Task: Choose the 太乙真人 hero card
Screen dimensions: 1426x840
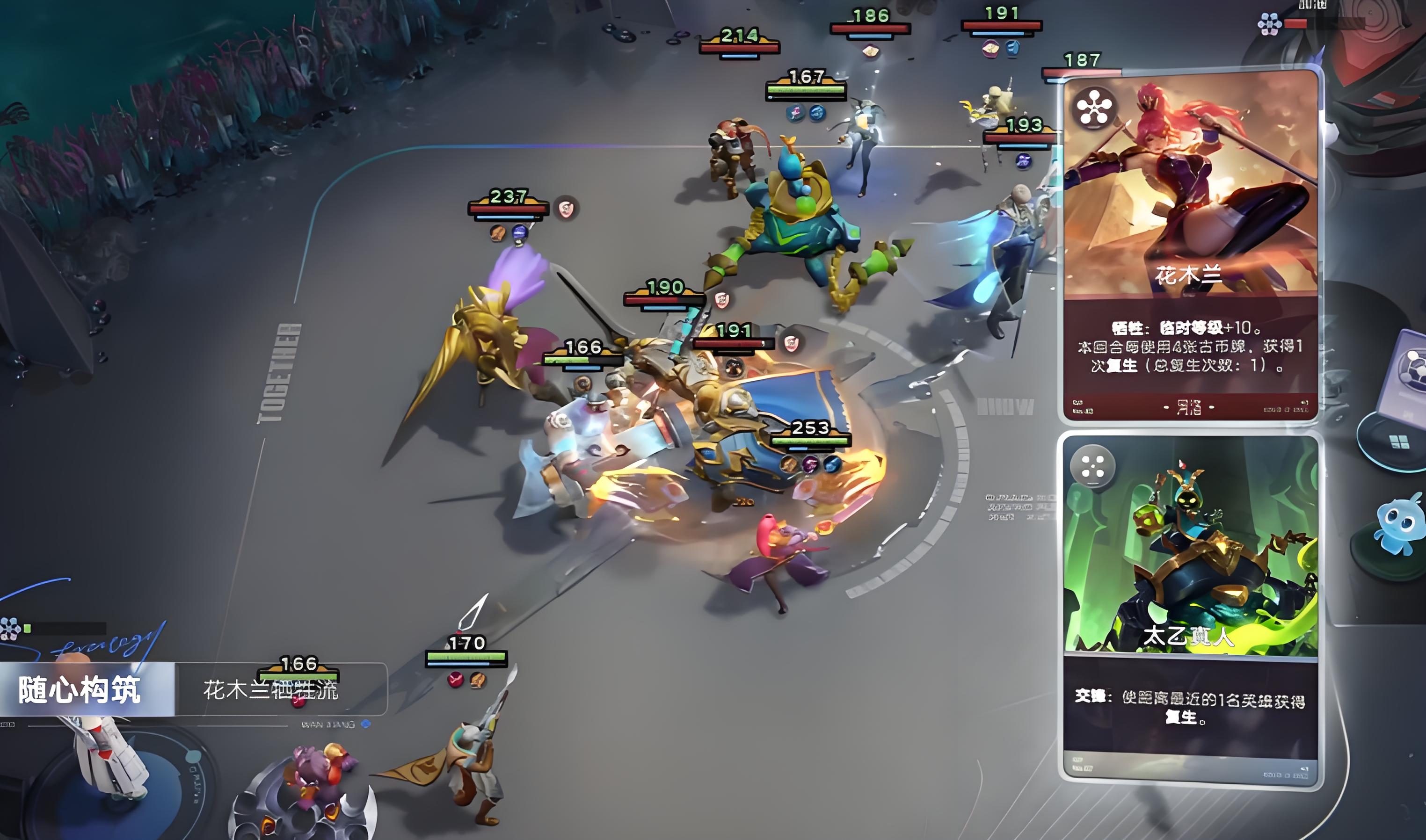Action: click(x=1189, y=608)
